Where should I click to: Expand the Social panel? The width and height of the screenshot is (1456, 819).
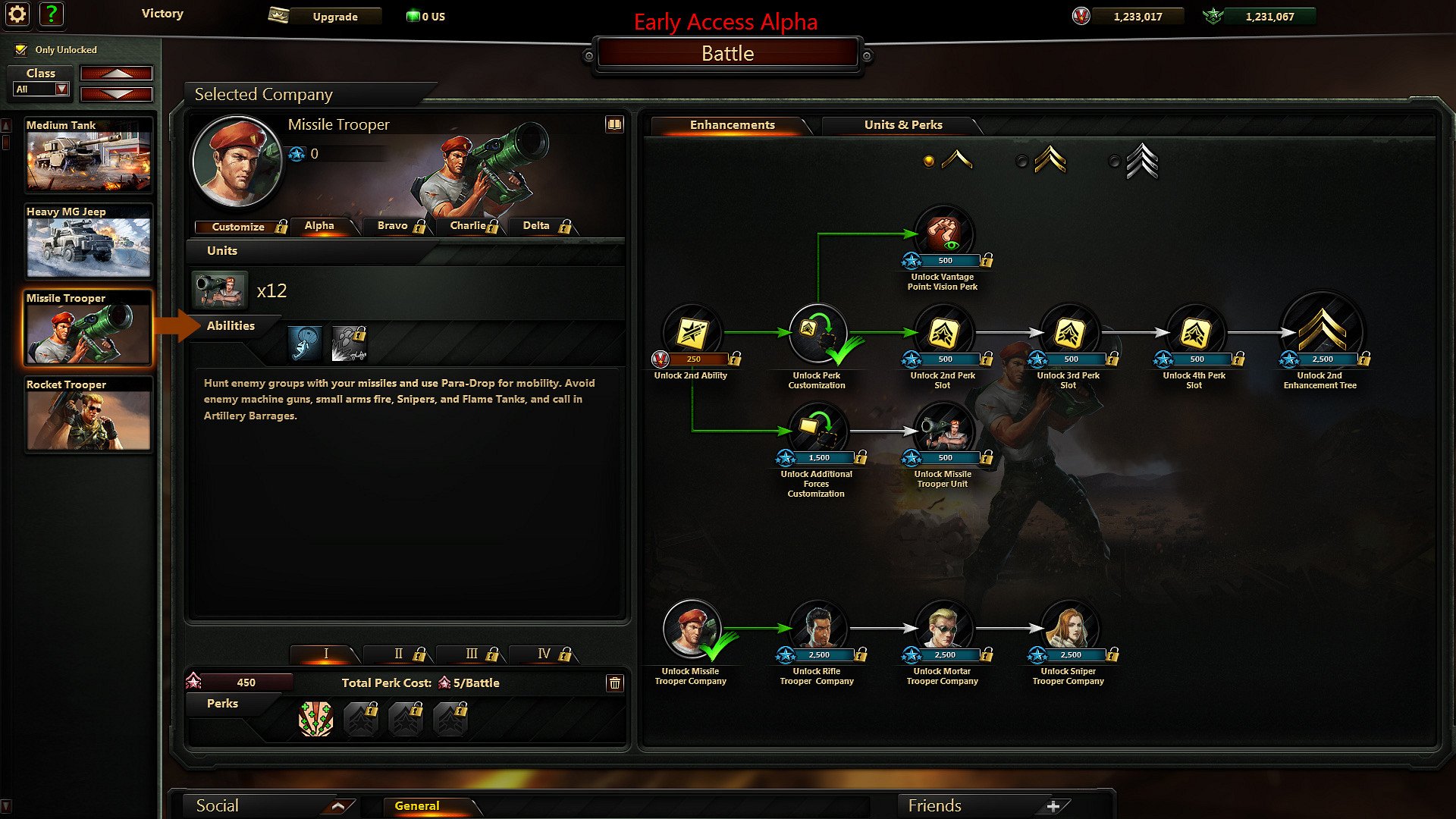click(x=338, y=806)
